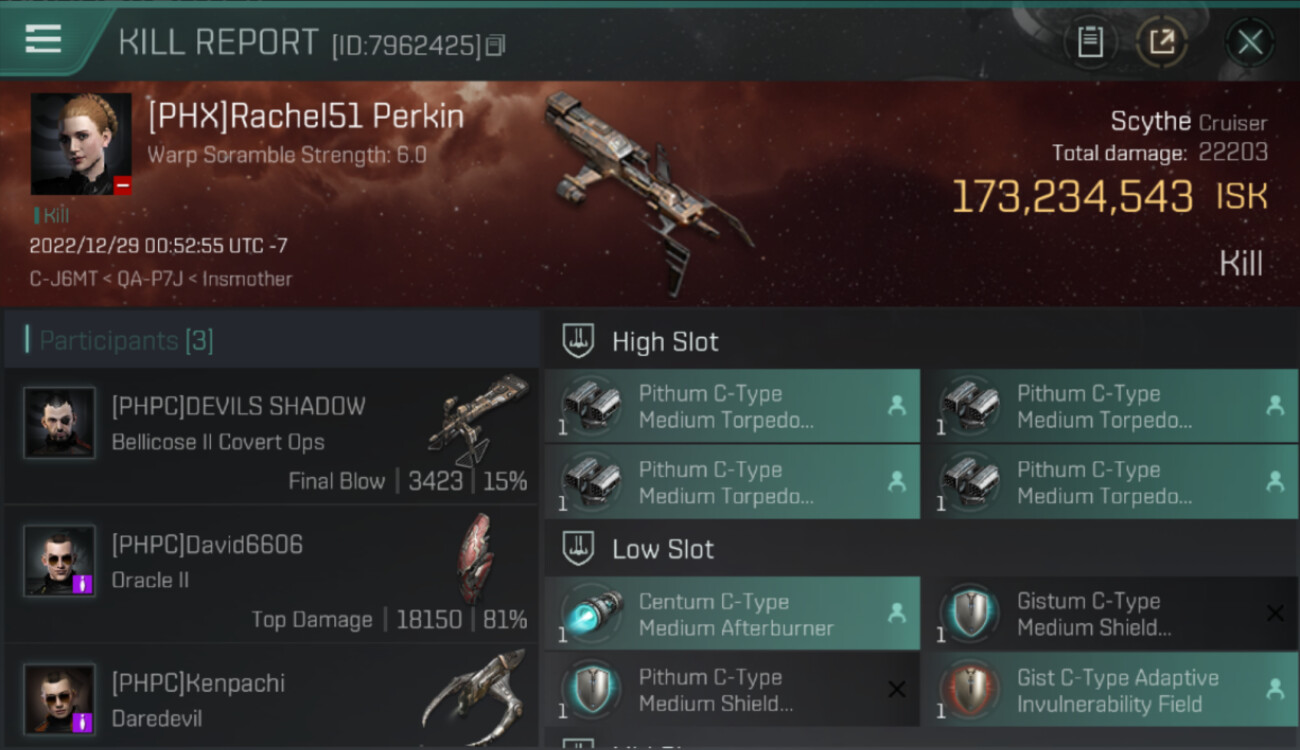
Task: Open the hamburger menu
Action: click(x=43, y=39)
